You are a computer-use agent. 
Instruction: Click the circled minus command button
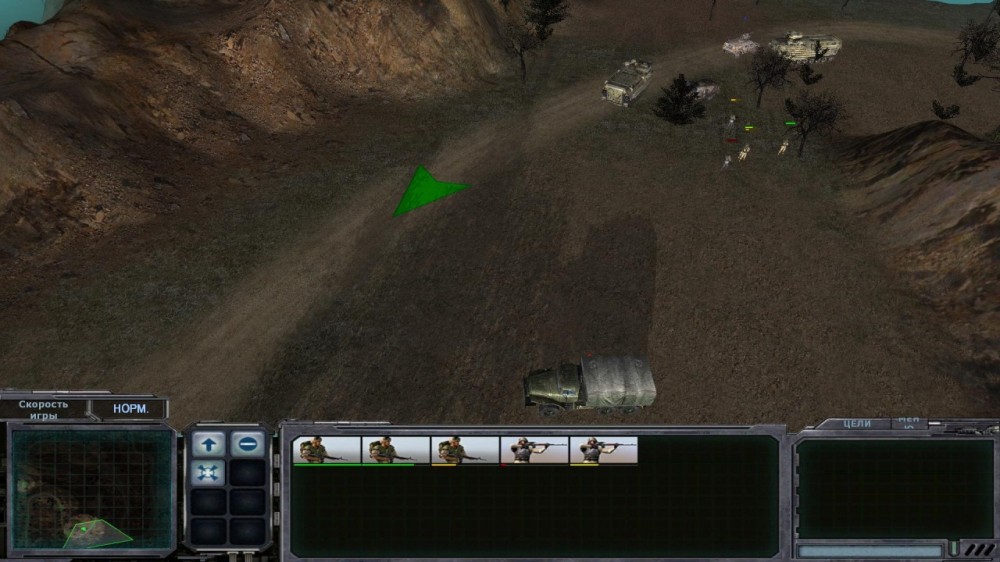coord(248,444)
